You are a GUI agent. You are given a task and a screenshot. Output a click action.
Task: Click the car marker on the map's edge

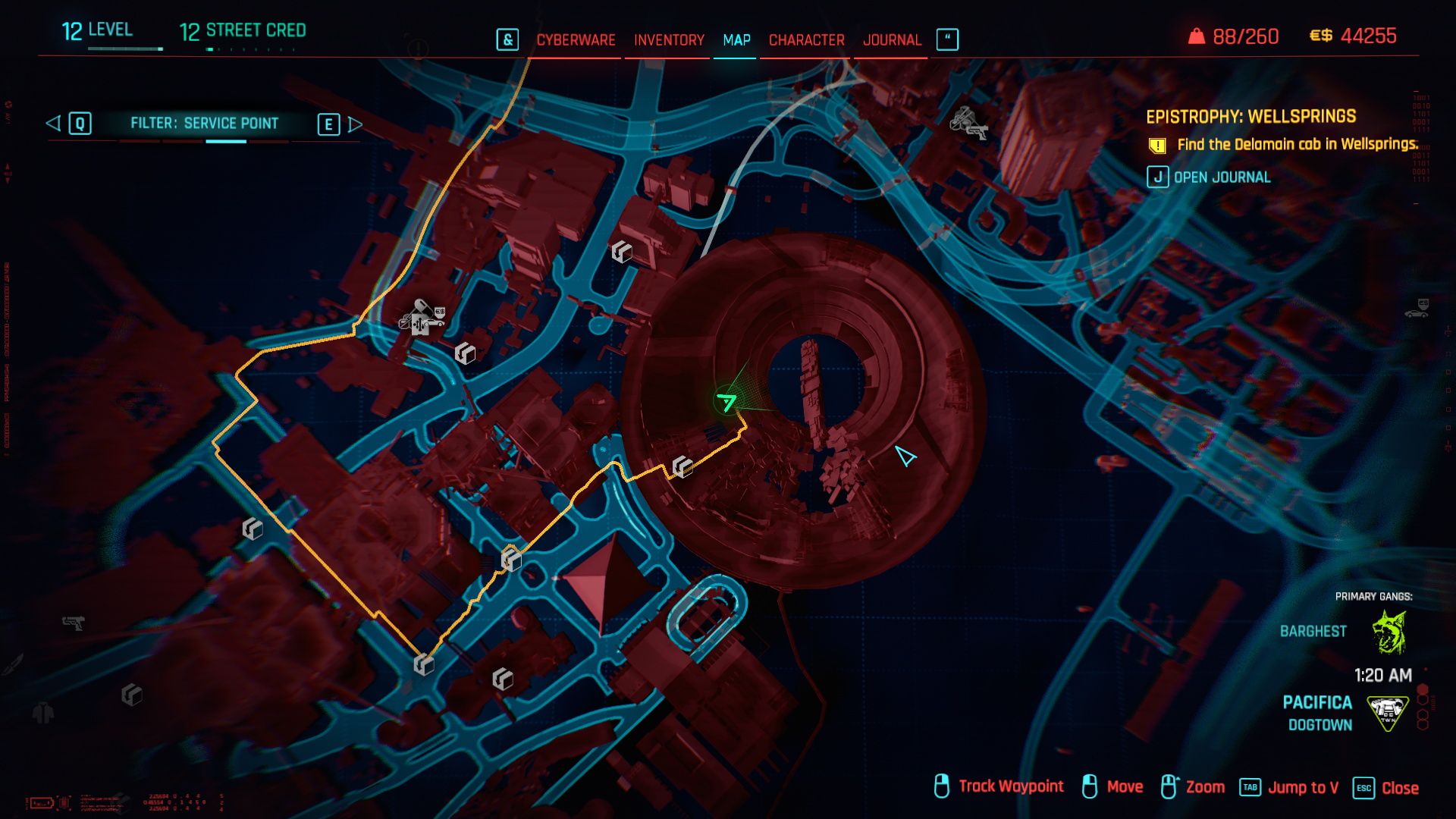[x=1417, y=309]
